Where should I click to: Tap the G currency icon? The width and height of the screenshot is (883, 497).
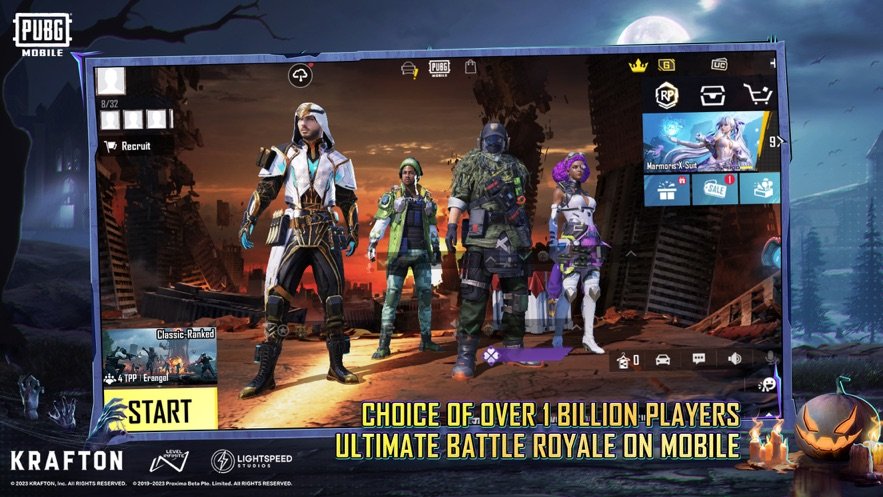tap(667, 65)
